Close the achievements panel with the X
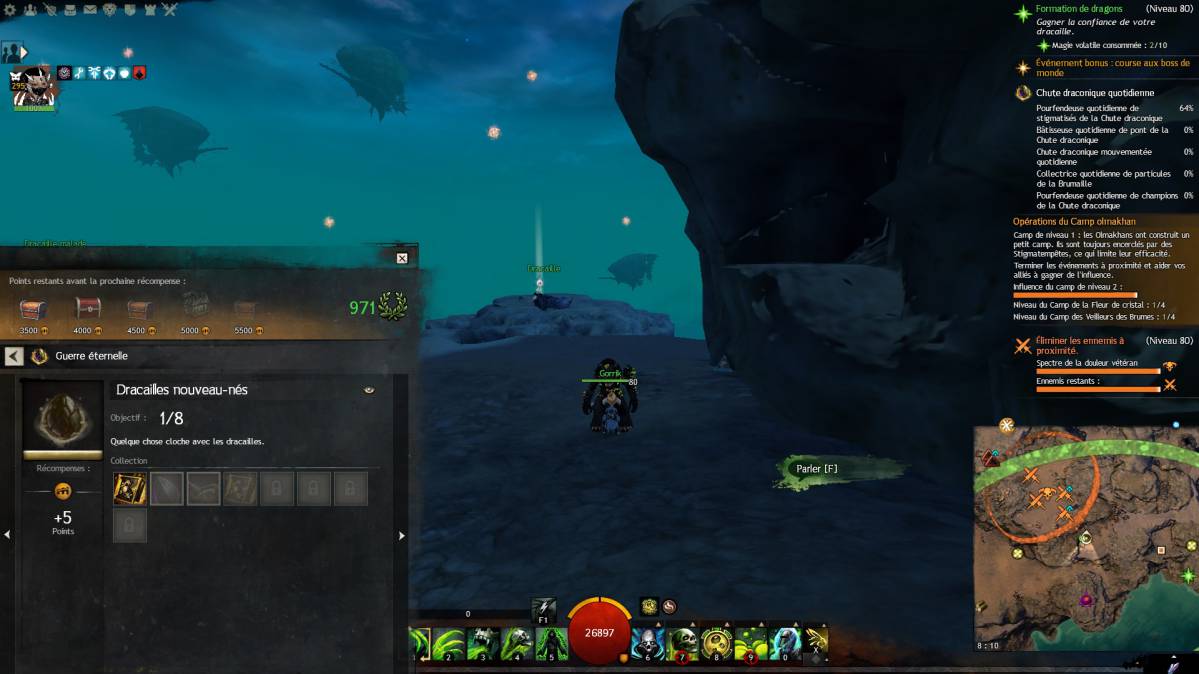This screenshot has height=674, width=1199. 402,258
